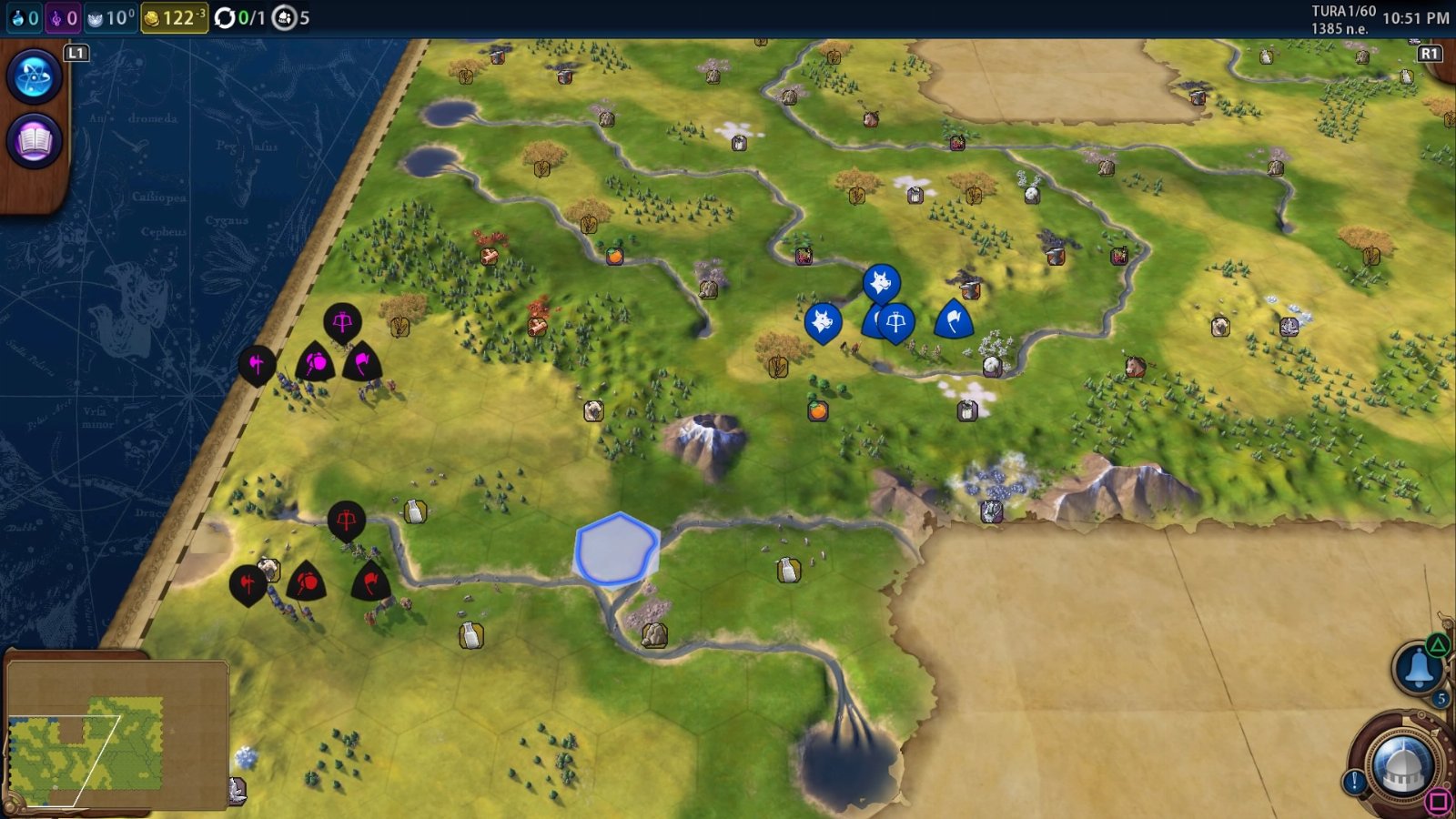Screen dimensions: 1456x819
Task: Select the magenta double-axe unit banner
Action: (x=257, y=365)
